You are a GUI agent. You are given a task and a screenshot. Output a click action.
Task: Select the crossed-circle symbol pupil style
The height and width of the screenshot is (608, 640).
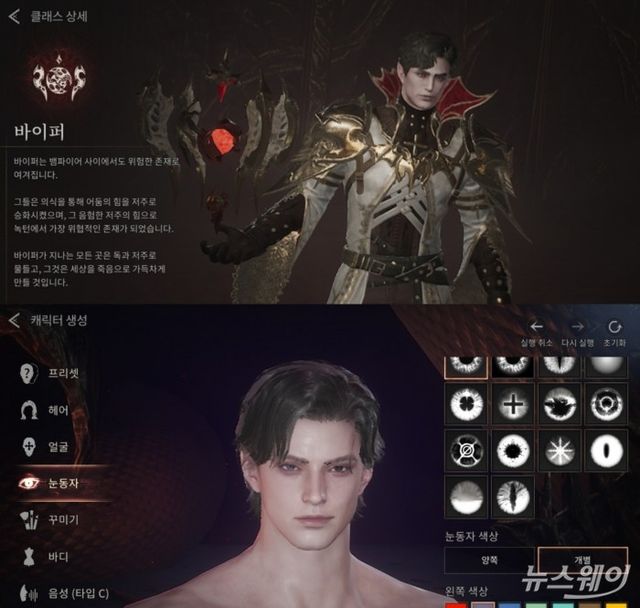click(x=466, y=451)
